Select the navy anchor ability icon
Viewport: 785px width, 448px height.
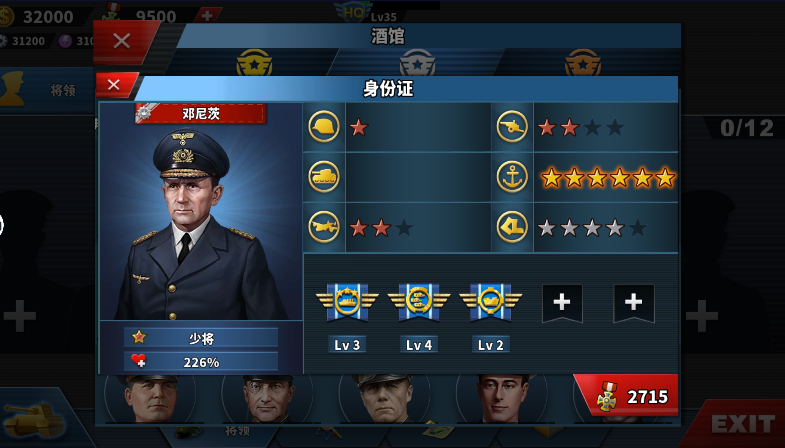pos(512,177)
